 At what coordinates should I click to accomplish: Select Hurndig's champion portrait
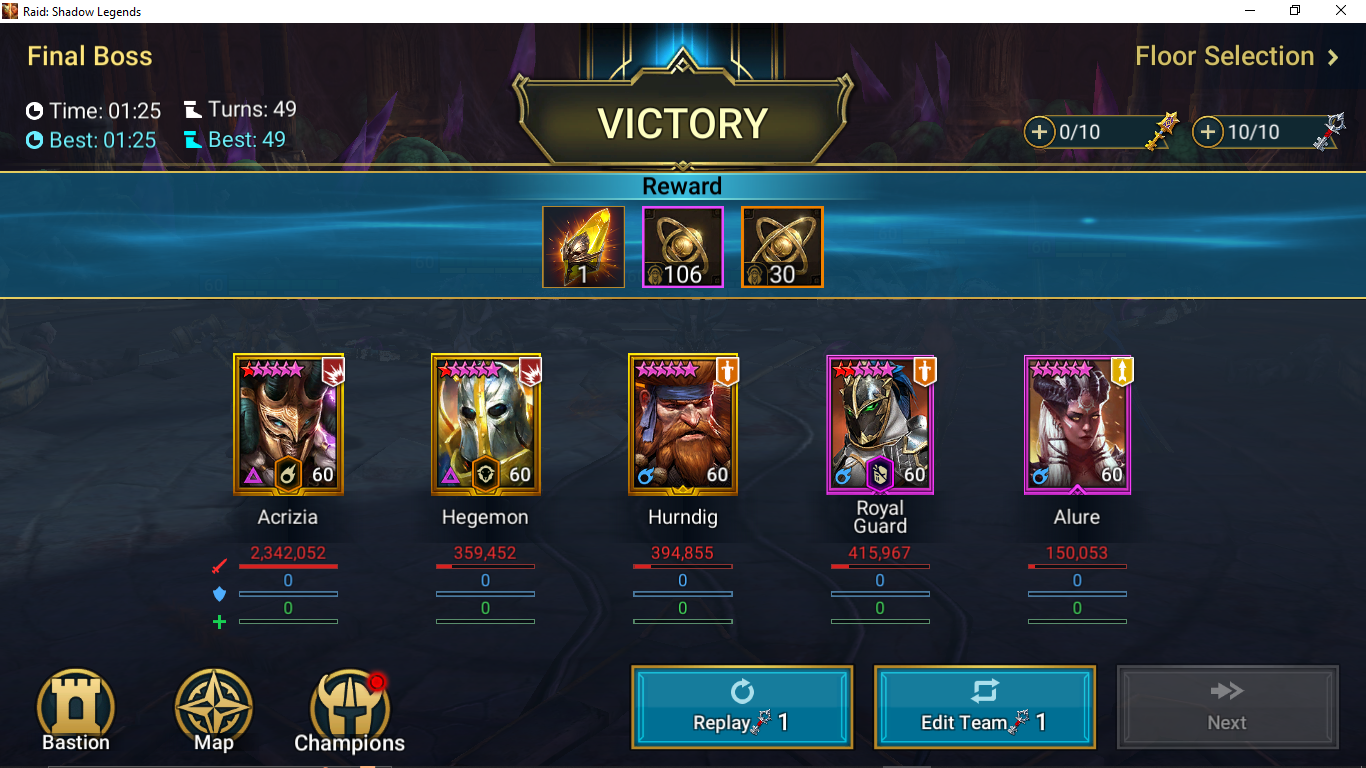point(683,424)
